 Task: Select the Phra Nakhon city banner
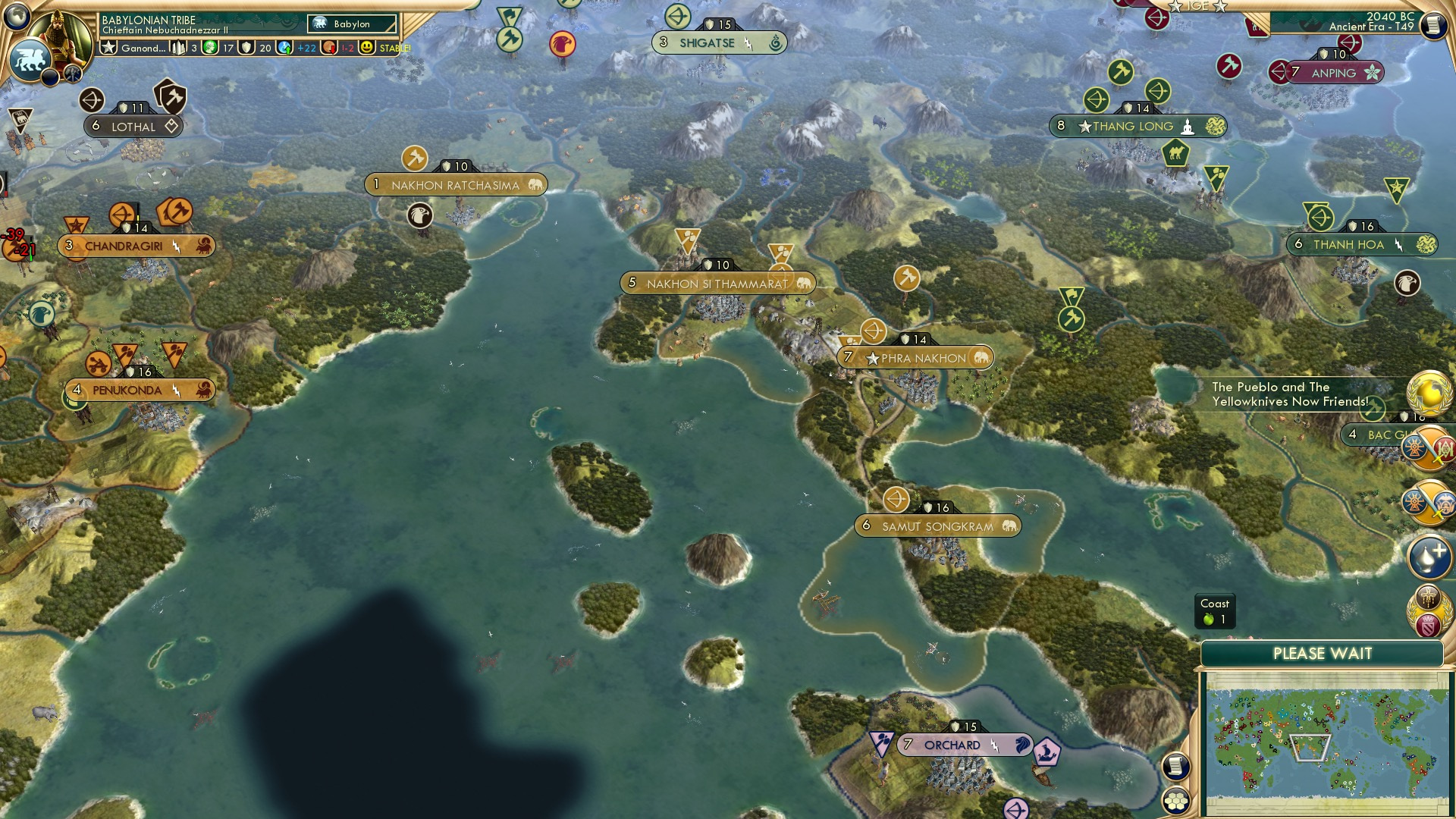[x=918, y=357]
